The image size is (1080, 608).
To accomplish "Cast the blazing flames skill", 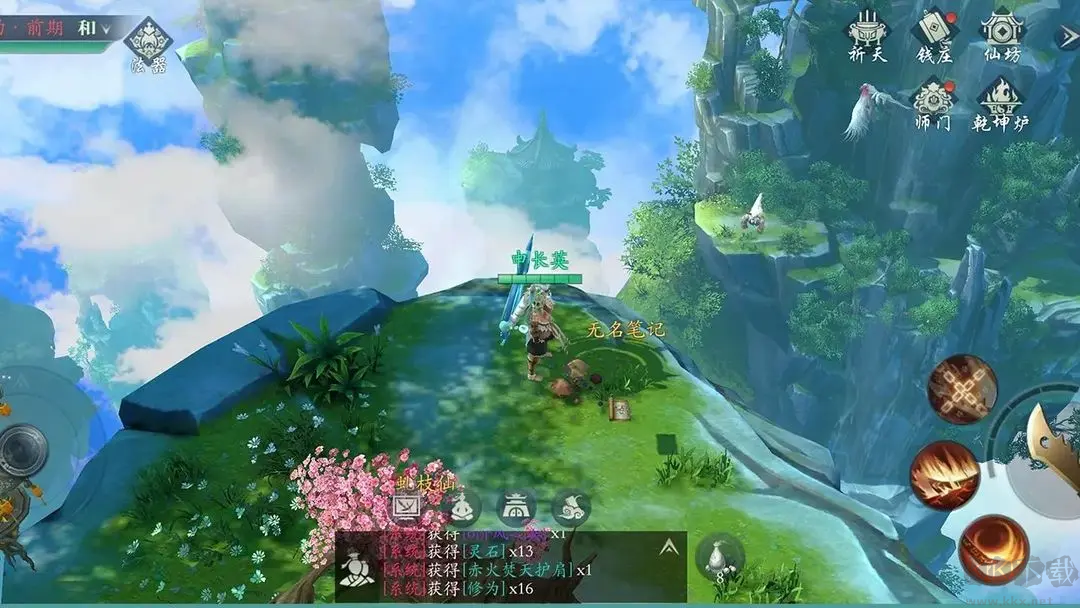I will (x=944, y=475).
